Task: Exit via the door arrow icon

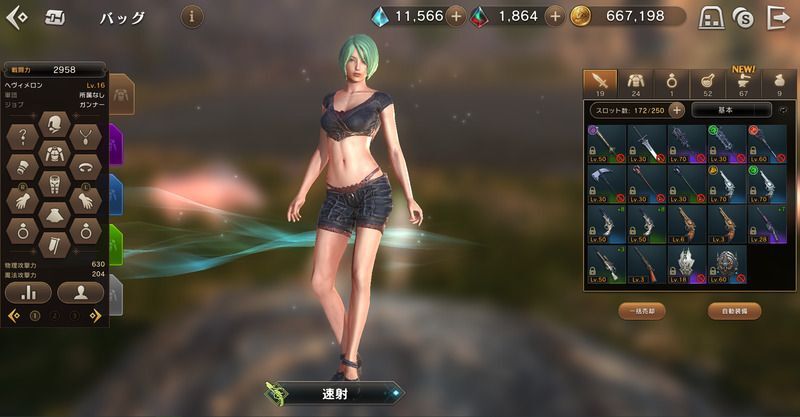Action: pyautogui.click(x=777, y=16)
